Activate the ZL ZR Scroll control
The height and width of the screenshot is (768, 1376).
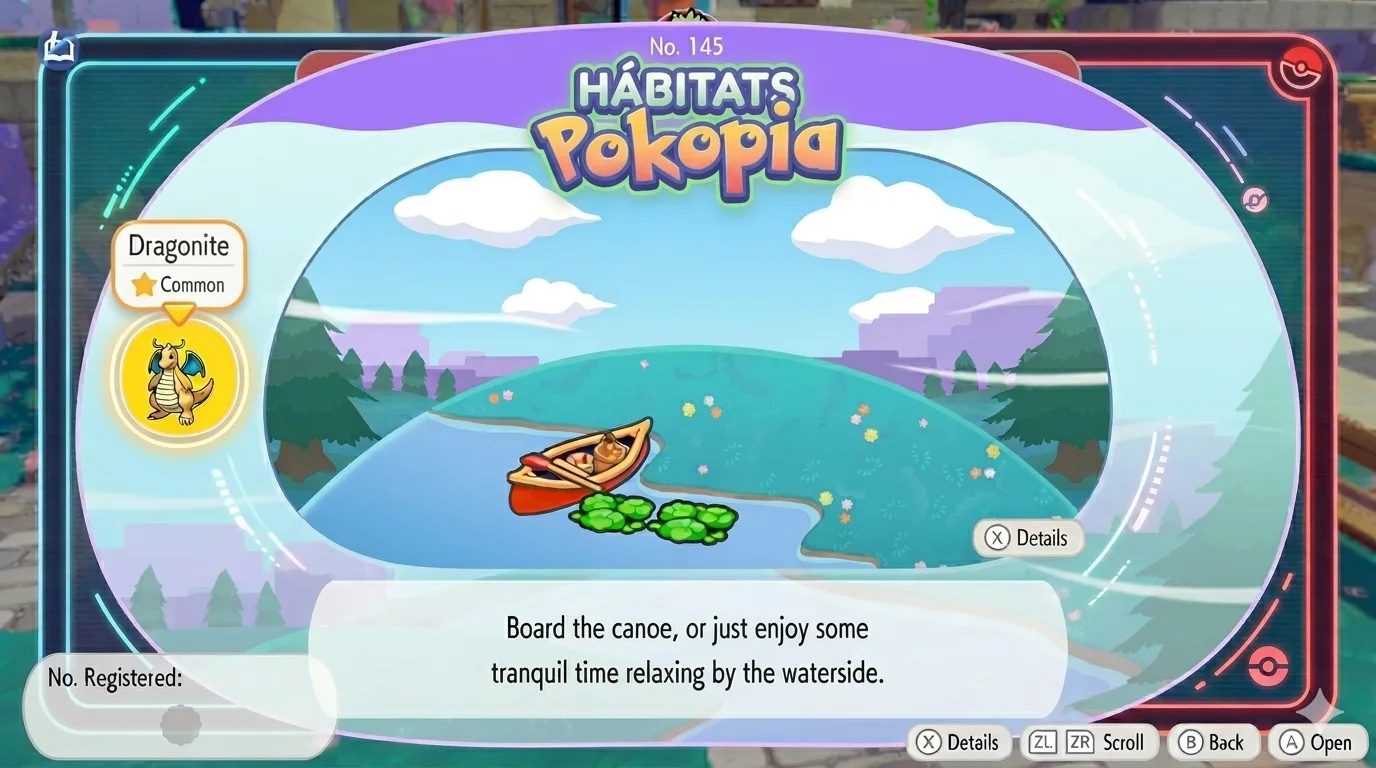pos(1089,742)
